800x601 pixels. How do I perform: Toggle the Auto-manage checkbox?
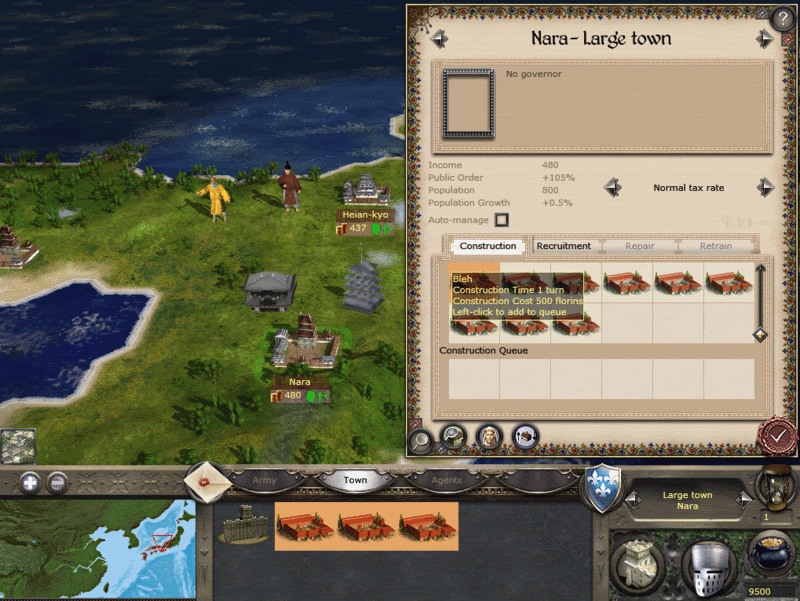point(502,220)
